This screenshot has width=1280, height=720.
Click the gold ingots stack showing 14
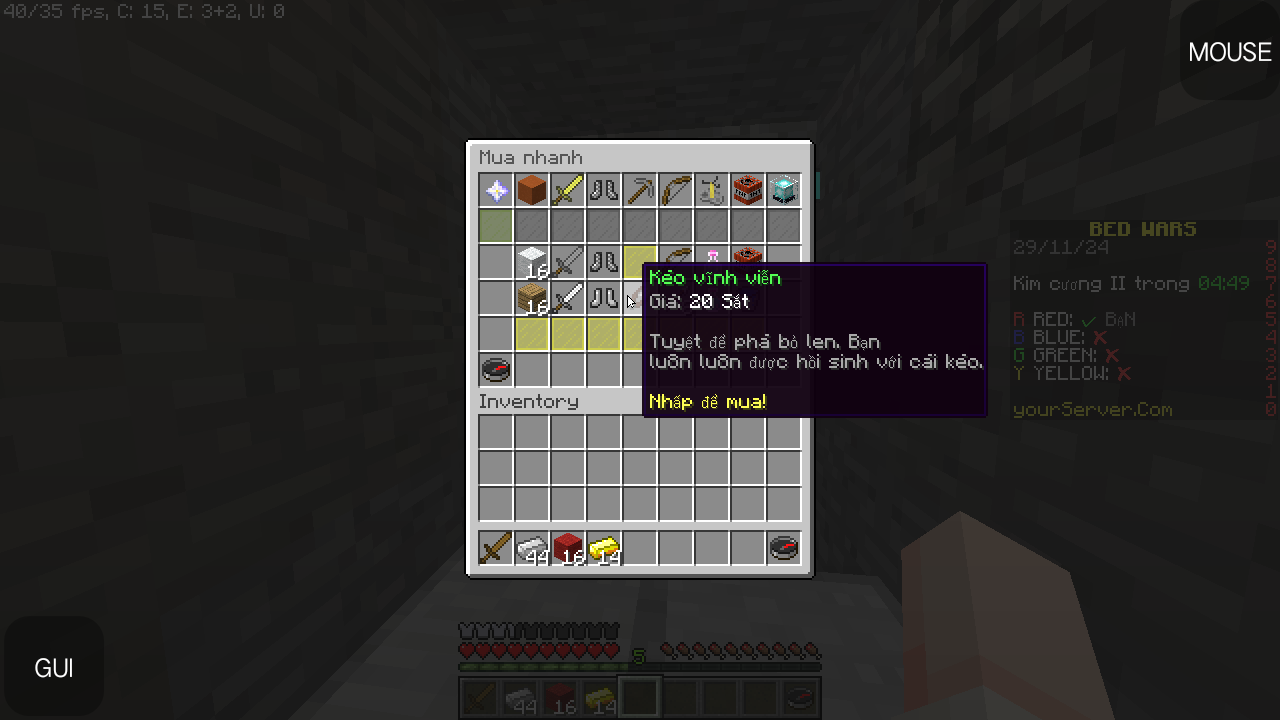604,547
